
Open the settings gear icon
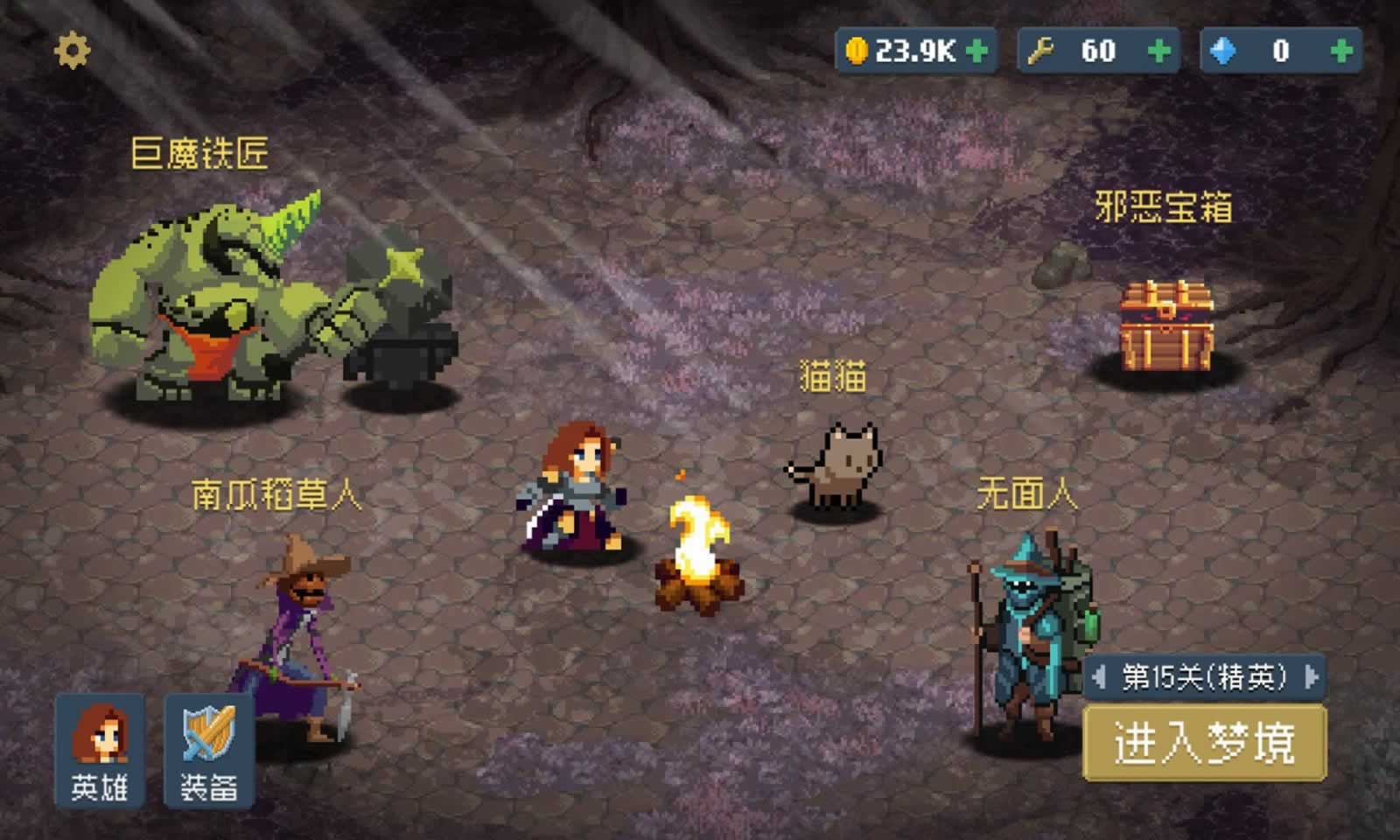72,50
